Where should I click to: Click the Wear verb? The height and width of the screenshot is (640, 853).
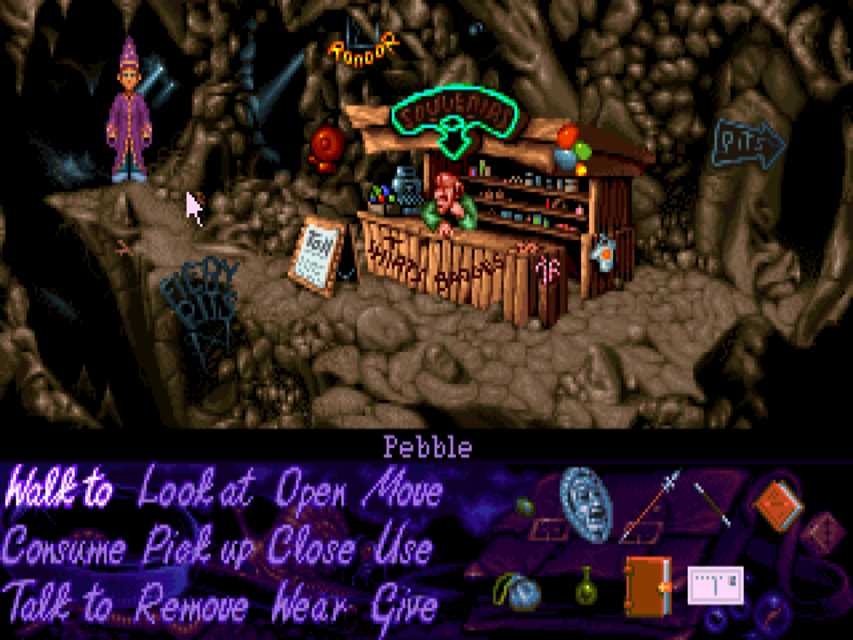(x=311, y=605)
